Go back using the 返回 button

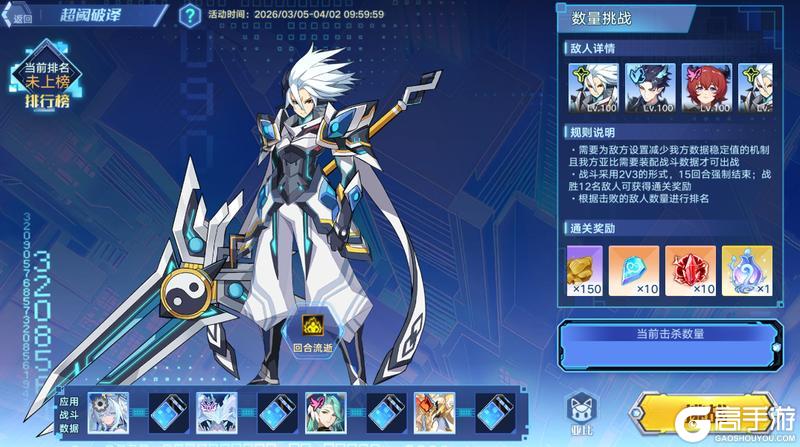20,17
